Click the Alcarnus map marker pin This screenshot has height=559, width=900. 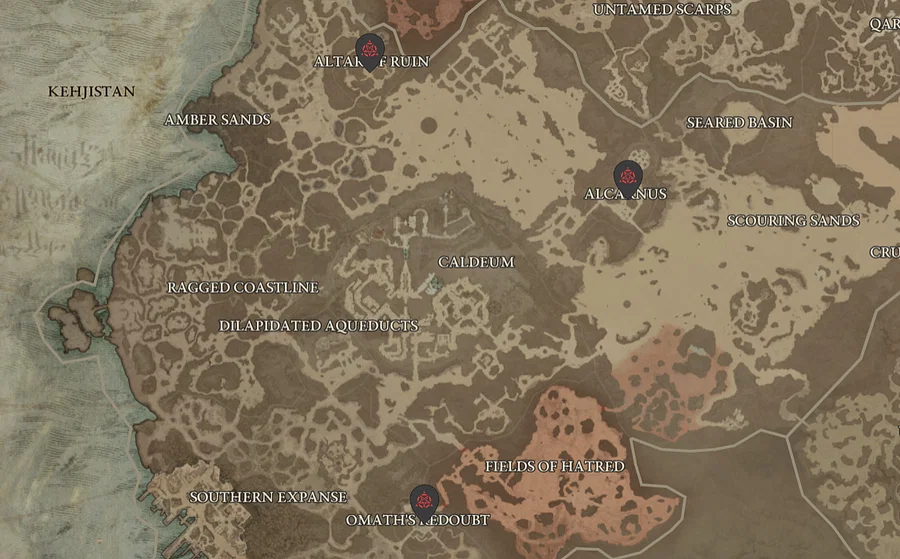pos(628,175)
